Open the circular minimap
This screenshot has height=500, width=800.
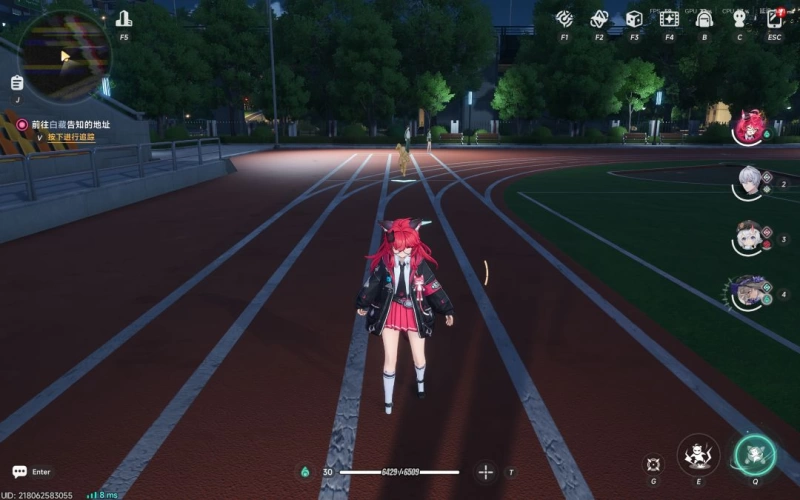[x=64, y=56]
